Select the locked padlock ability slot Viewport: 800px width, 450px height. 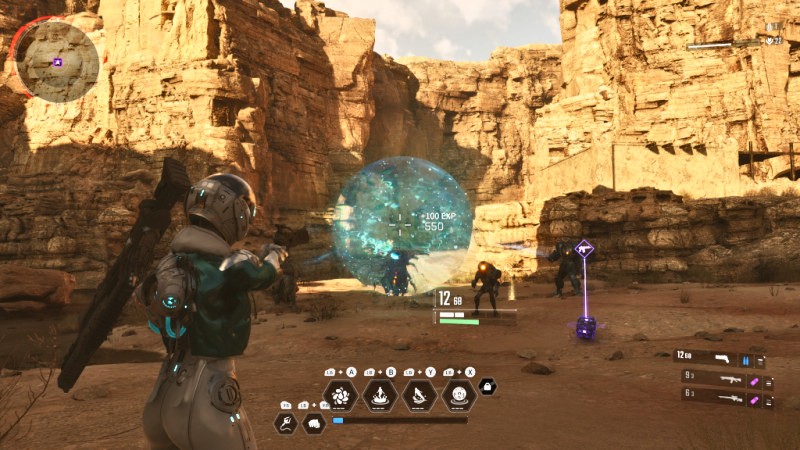[487, 386]
